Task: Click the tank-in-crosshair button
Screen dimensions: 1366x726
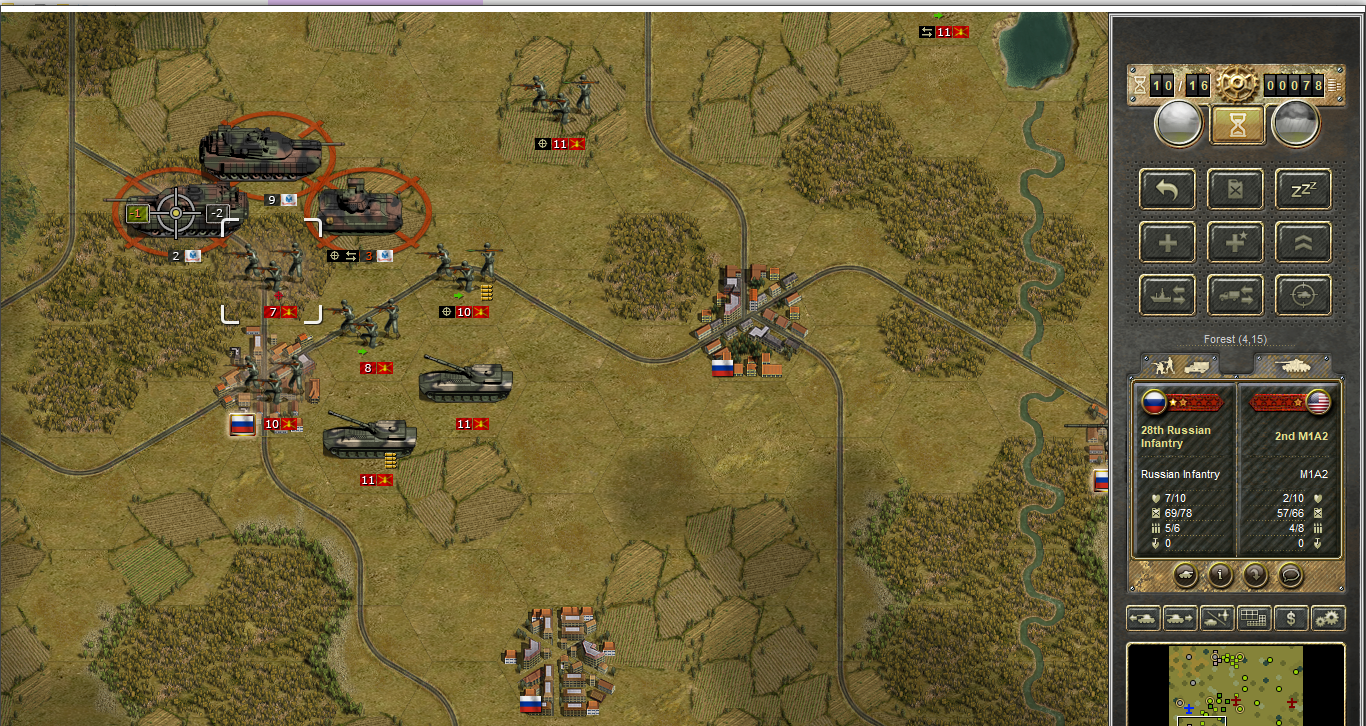Action: click(1303, 295)
